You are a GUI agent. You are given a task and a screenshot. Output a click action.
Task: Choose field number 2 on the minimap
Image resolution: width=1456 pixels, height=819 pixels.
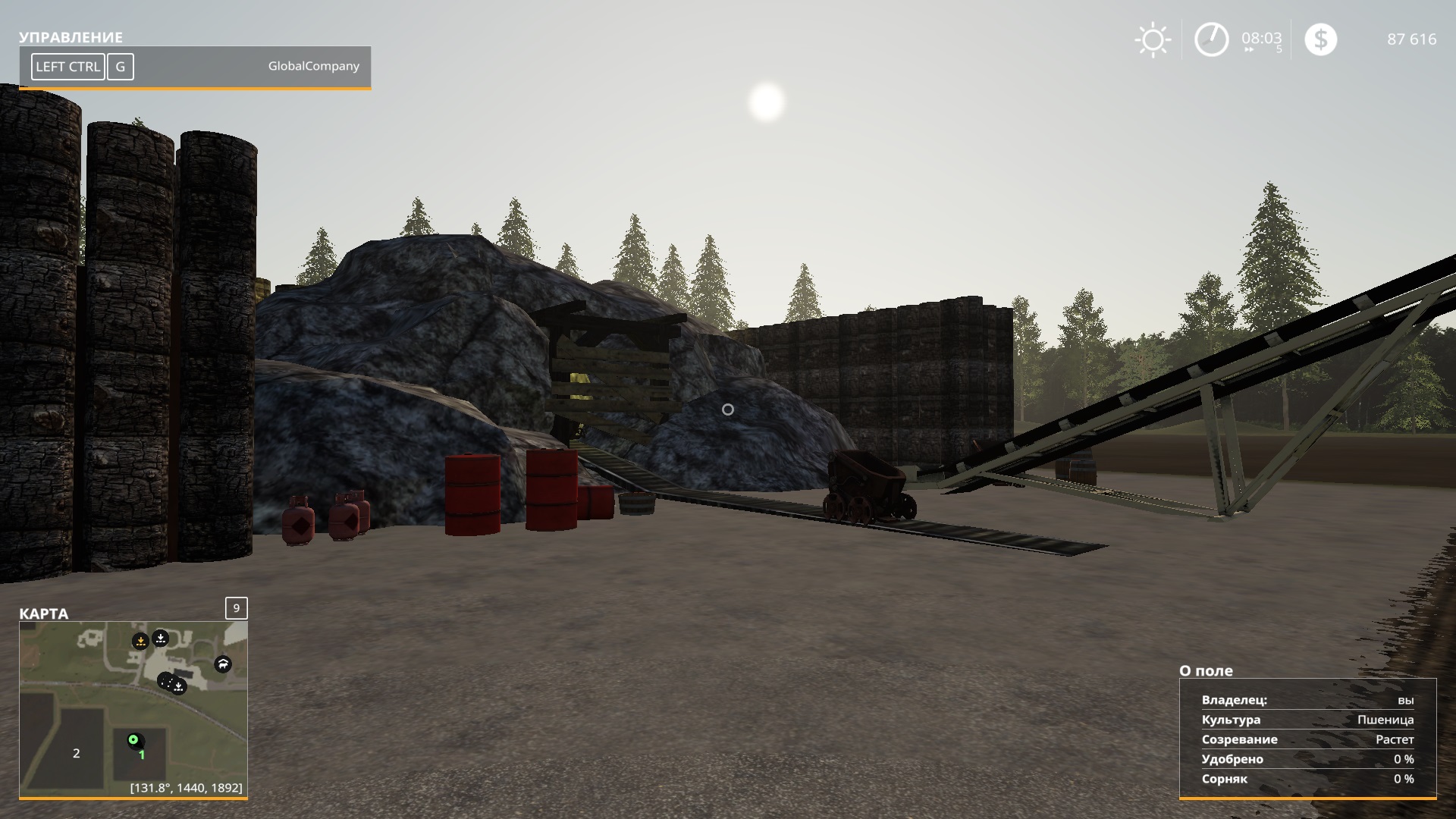[x=76, y=753]
